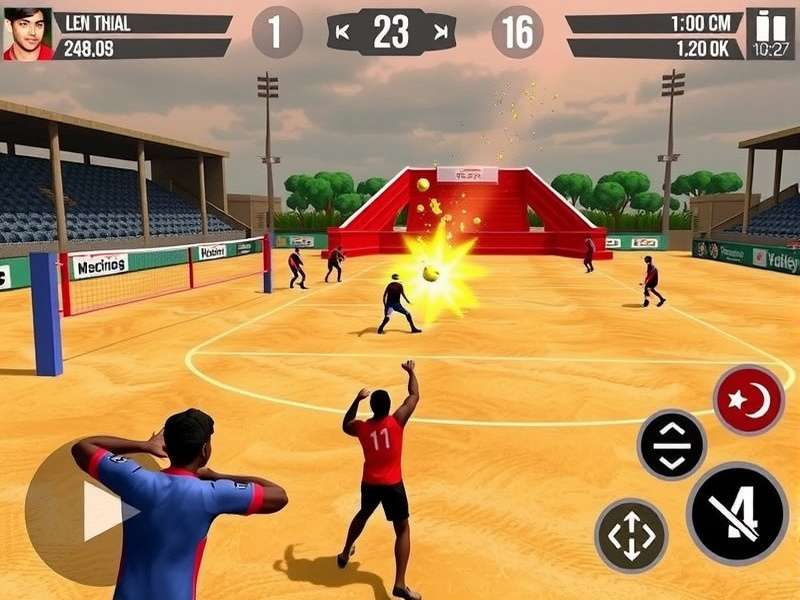Image resolution: width=800 pixels, height=600 pixels.
Task: Tap the red crescent and star button
Action: tap(748, 400)
